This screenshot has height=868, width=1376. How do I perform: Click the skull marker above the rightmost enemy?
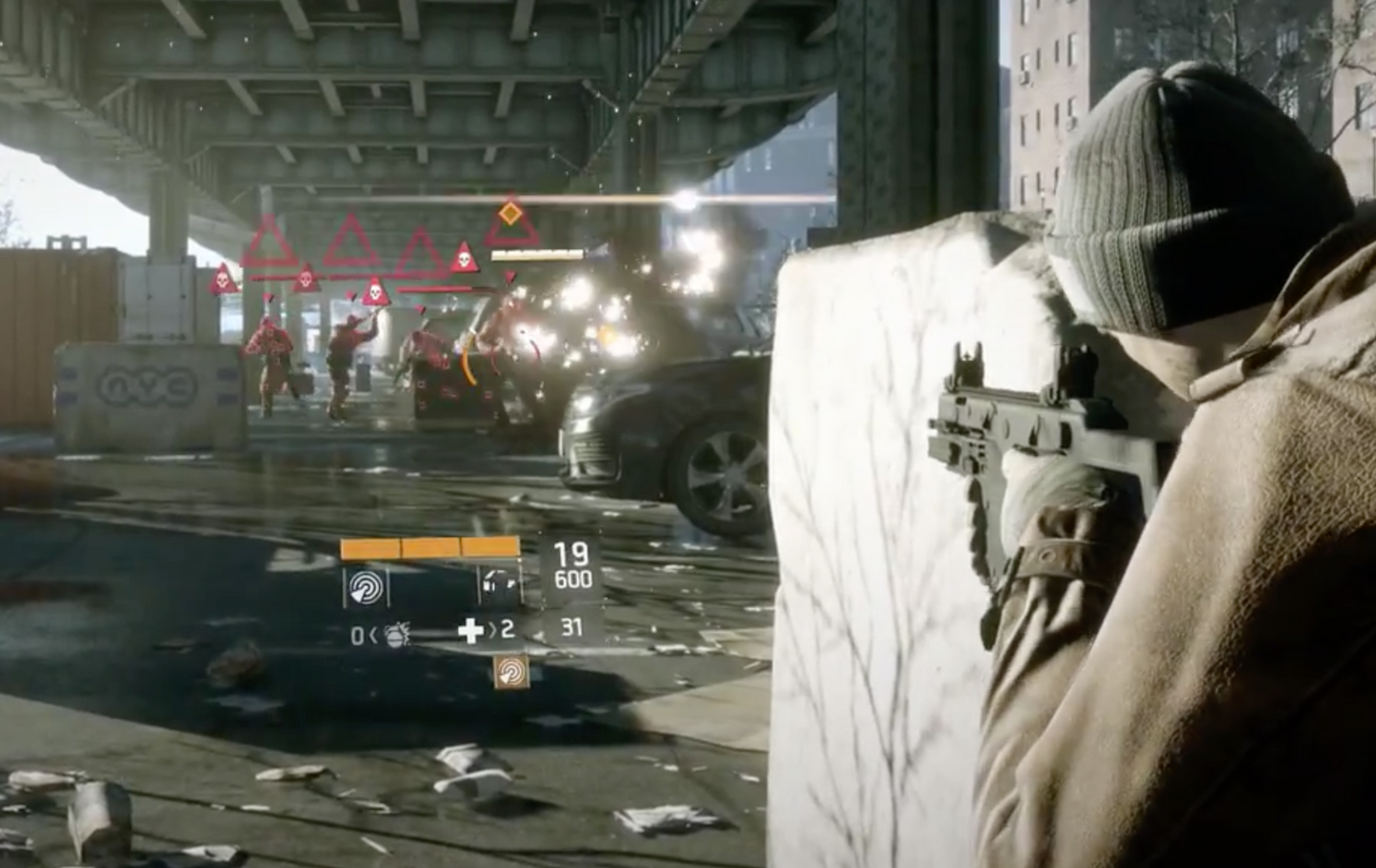[465, 259]
